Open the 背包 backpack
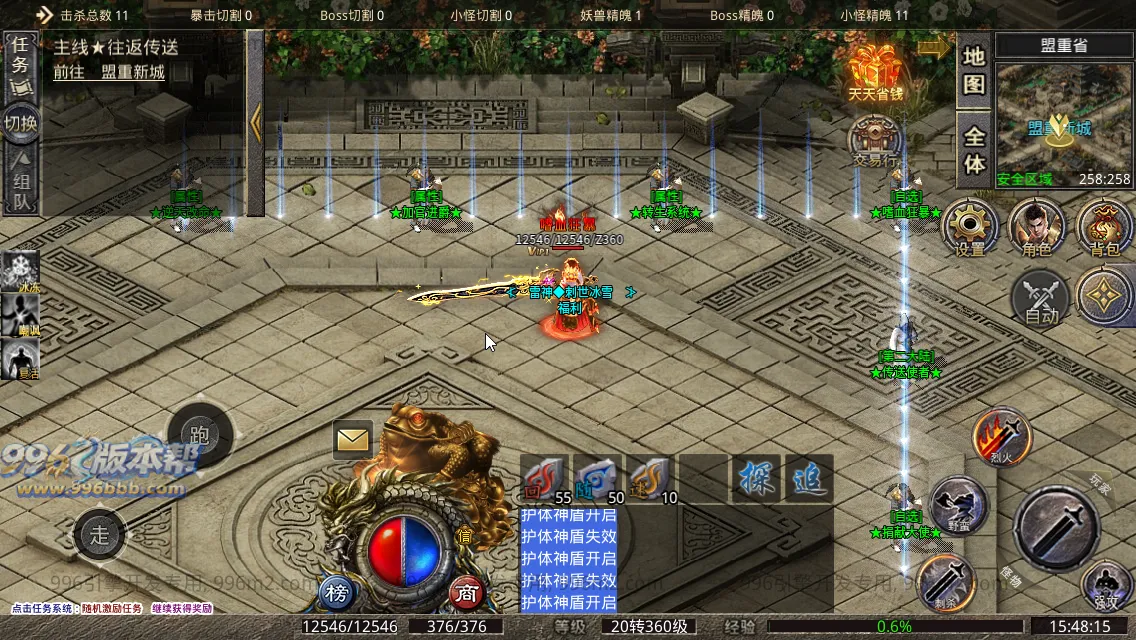 pyautogui.click(x=1104, y=227)
